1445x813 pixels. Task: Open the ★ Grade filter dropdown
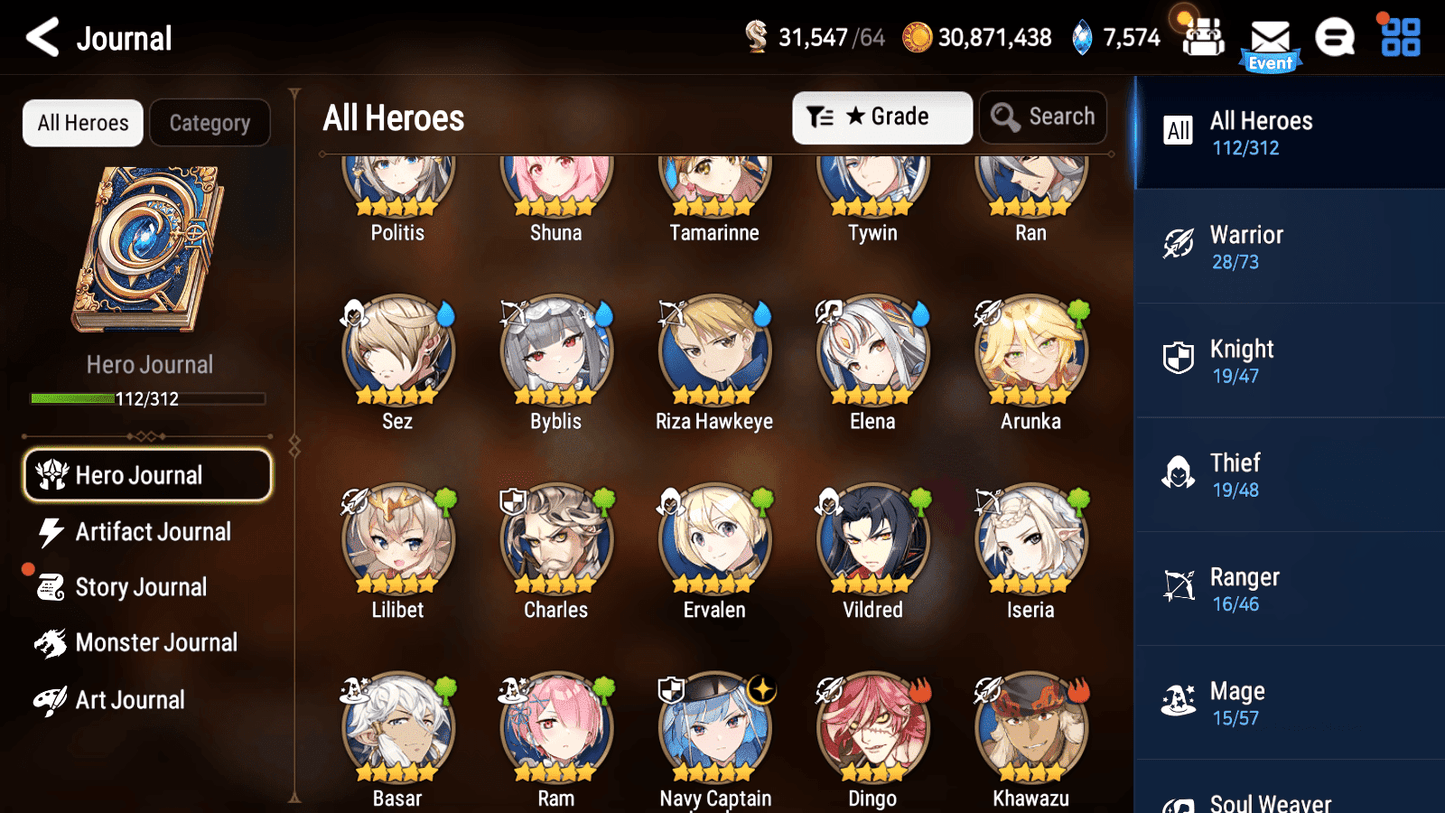pos(882,117)
